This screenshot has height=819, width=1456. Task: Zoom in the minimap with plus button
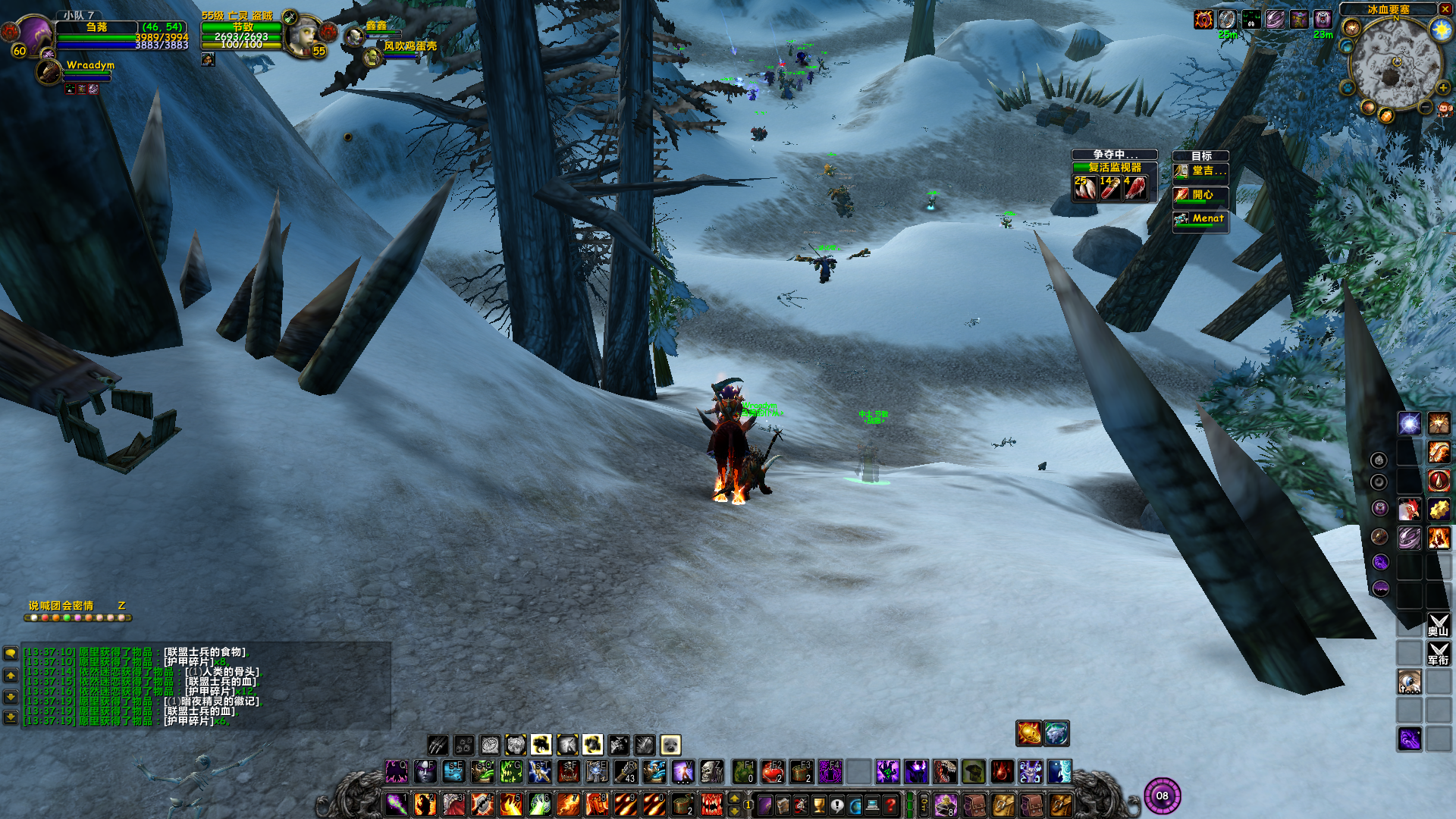pyautogui.click(x=1442, y=88)
